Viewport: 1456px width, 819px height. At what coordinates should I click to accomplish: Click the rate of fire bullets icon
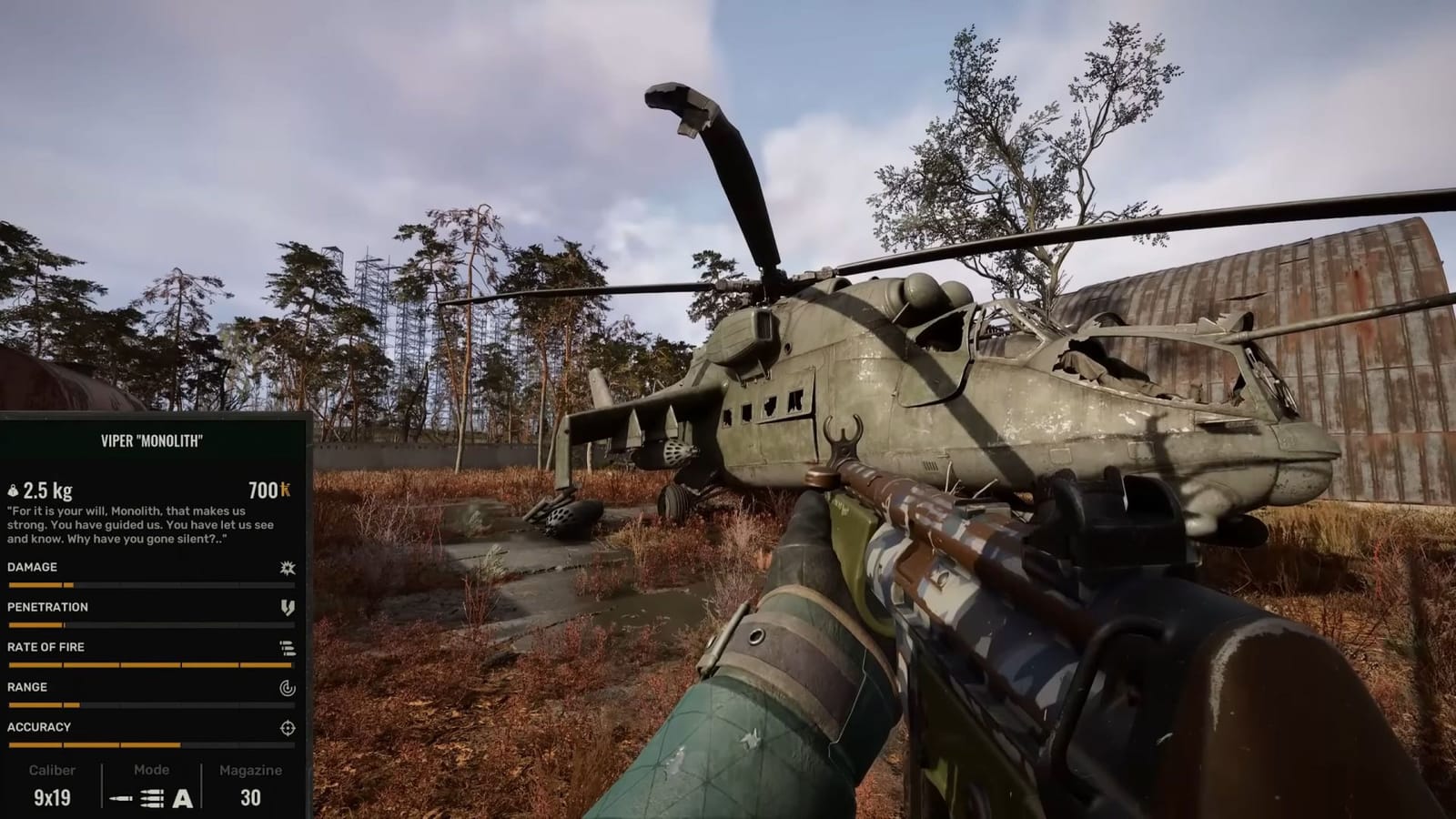tap(288, 647)
